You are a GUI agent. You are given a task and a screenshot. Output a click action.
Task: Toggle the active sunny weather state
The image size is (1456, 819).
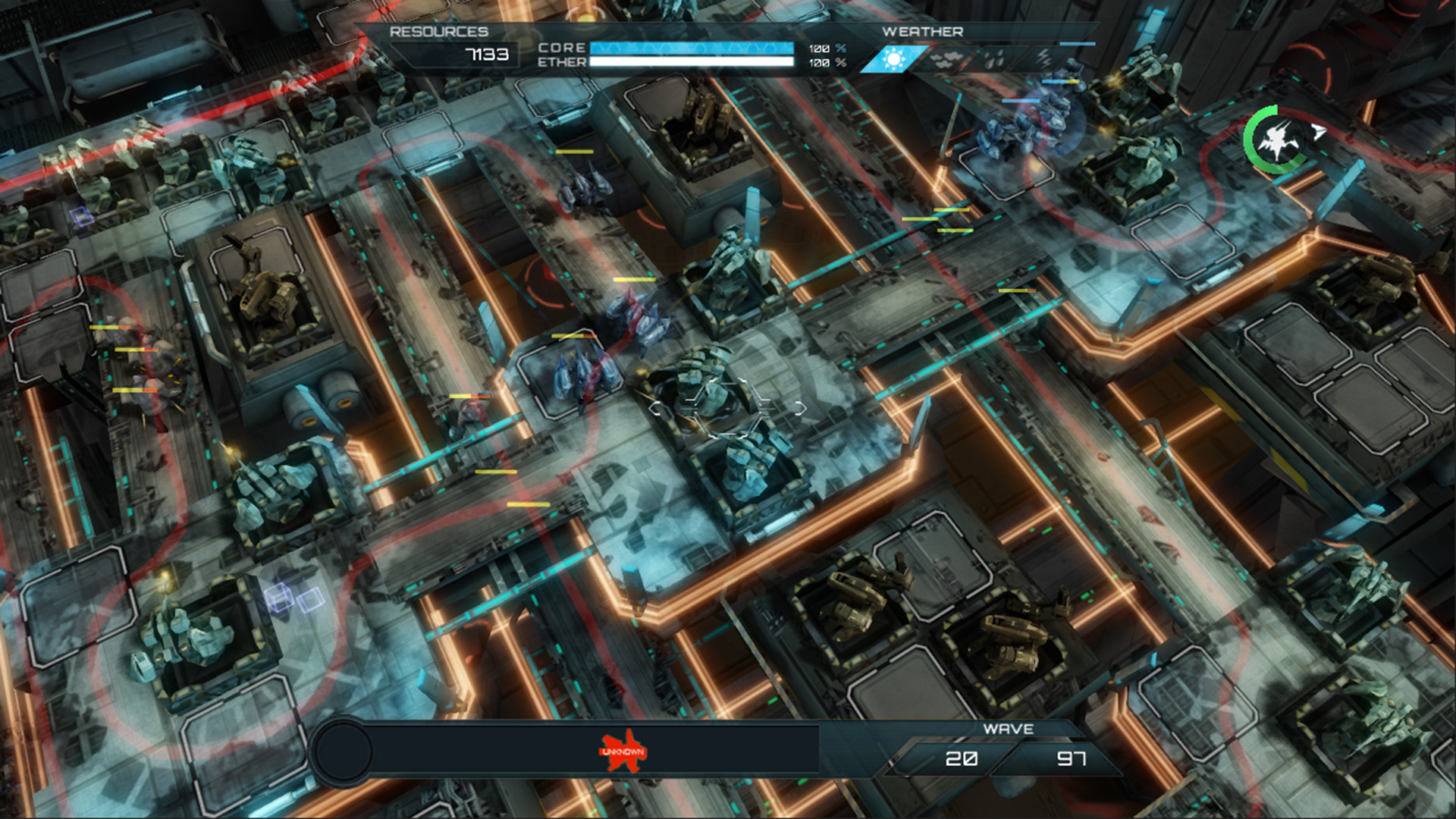[x=893, y=60]
